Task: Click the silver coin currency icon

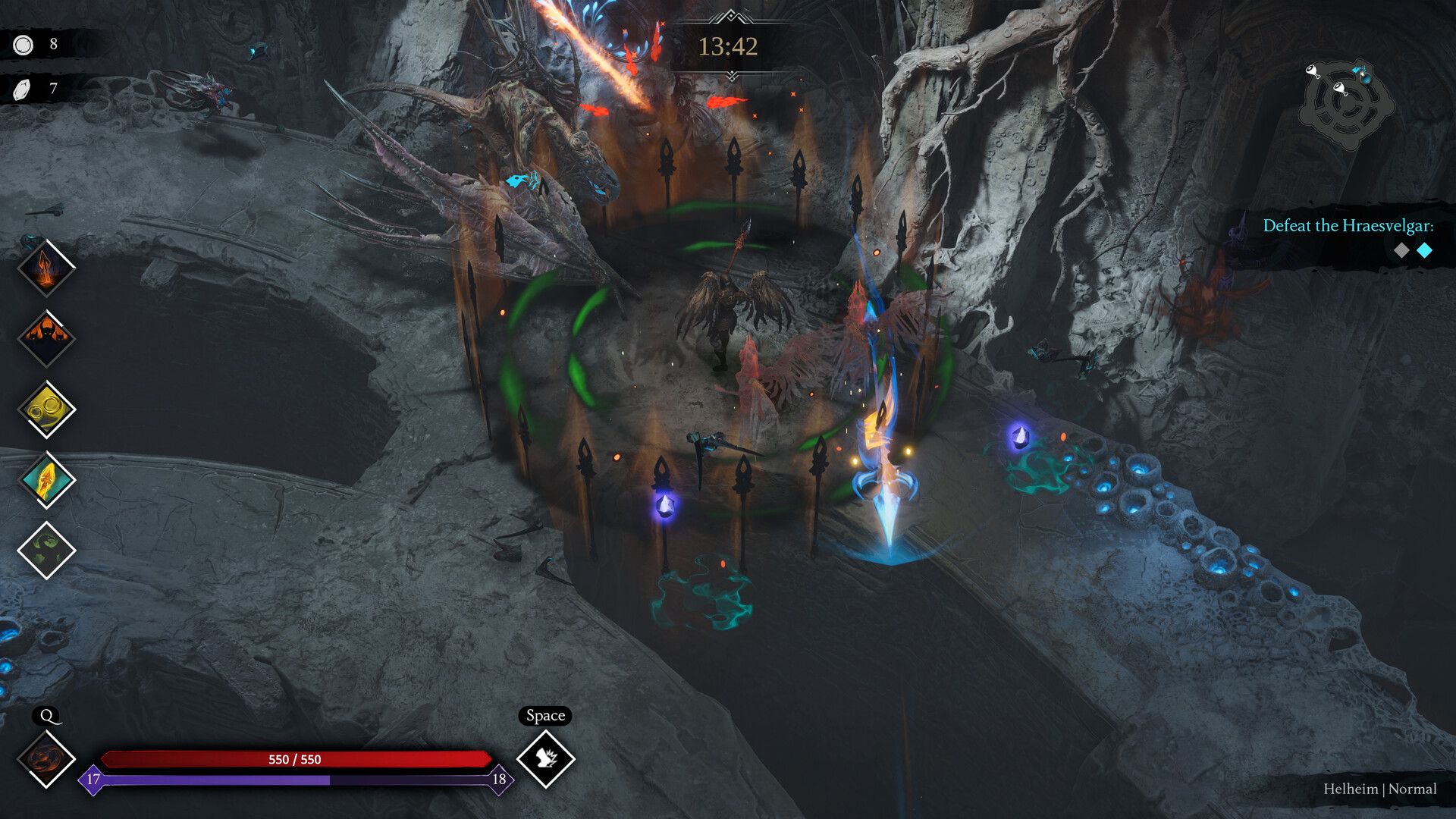Action: [x=23, y=43]
